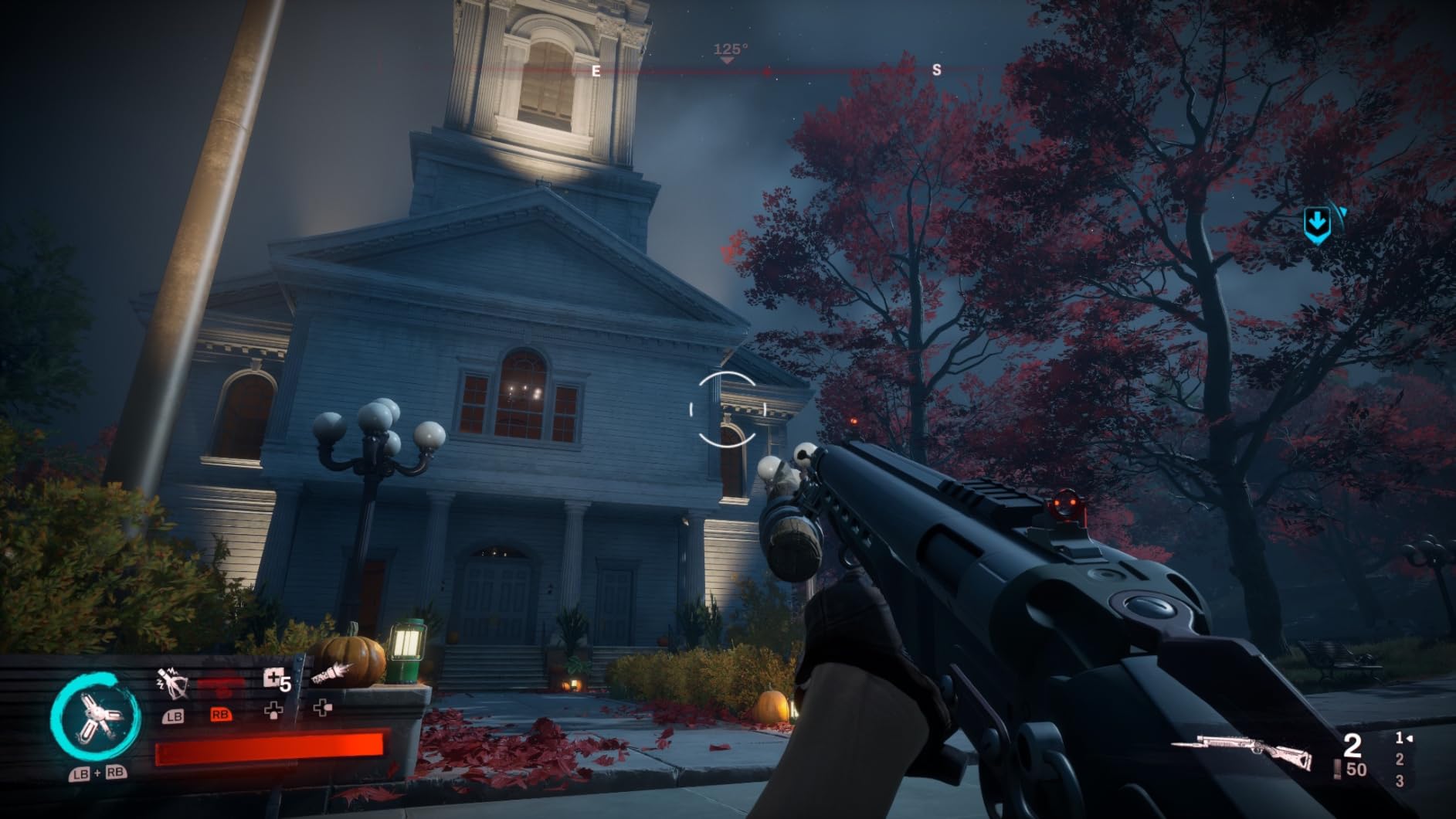Click the 125° compass heading indicator

click(x=730, y=49)
